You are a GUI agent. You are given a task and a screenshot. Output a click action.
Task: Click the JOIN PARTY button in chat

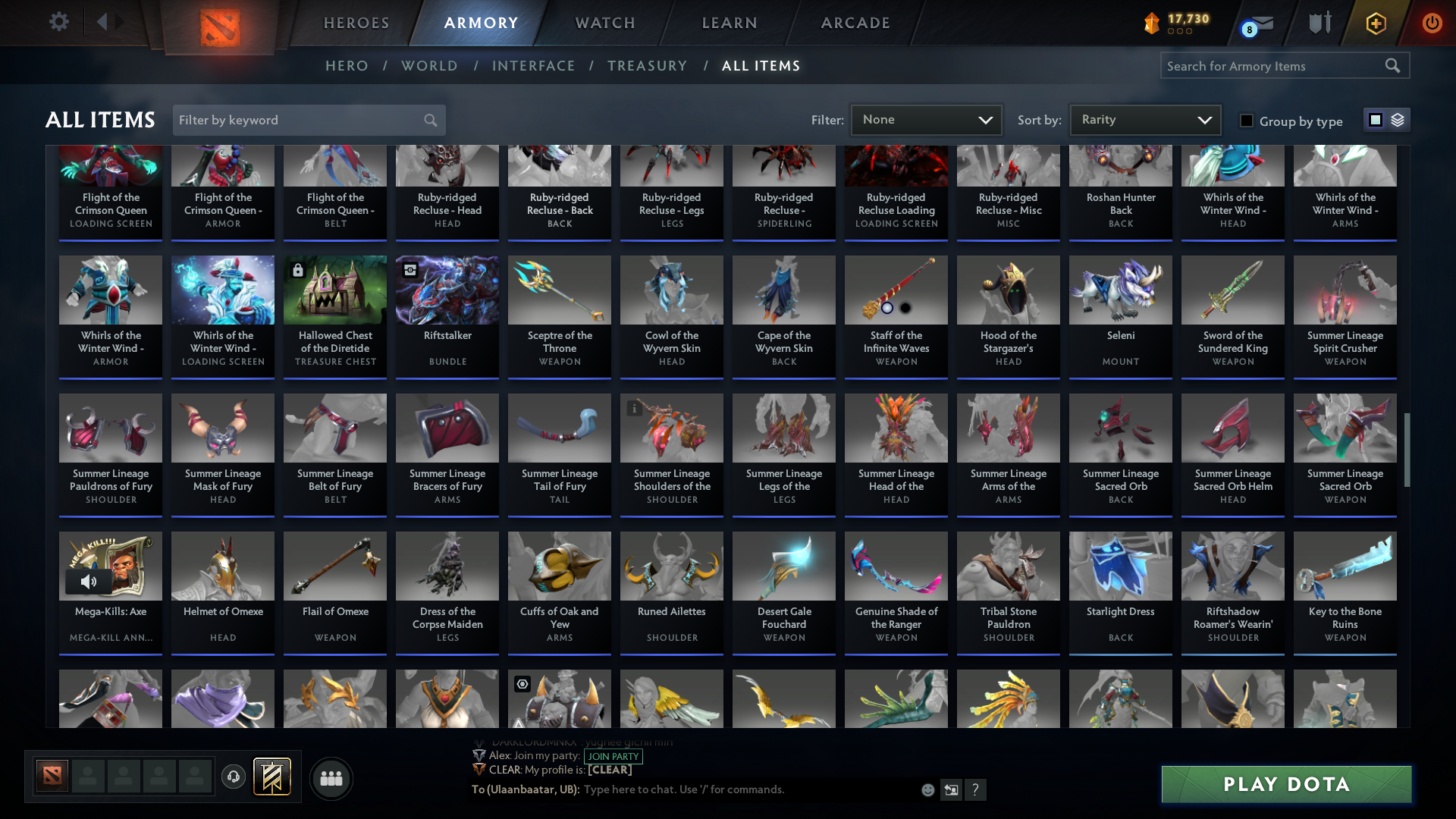[613, 756]
